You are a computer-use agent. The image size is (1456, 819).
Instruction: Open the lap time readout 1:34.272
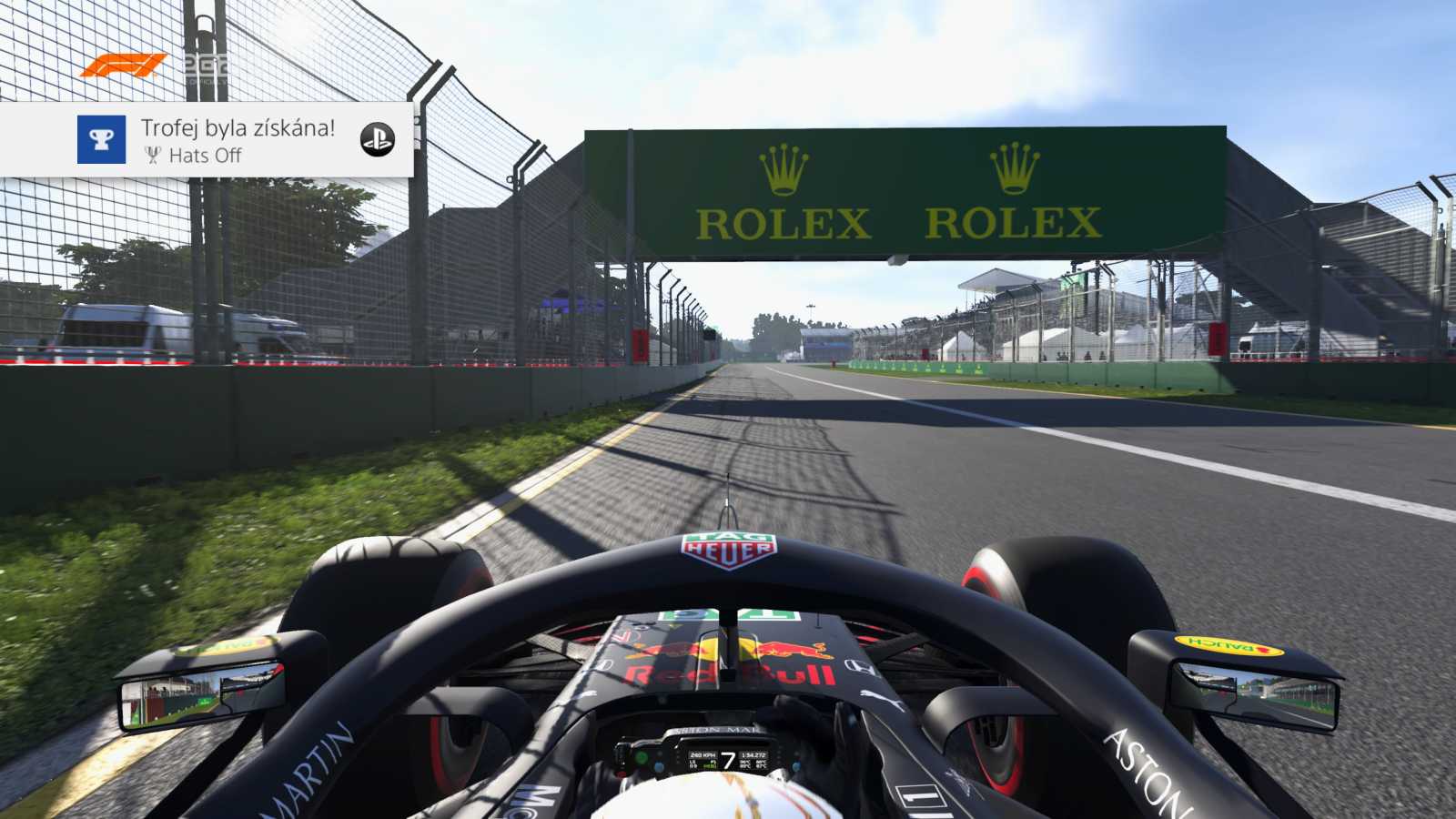tap(753, 753)
